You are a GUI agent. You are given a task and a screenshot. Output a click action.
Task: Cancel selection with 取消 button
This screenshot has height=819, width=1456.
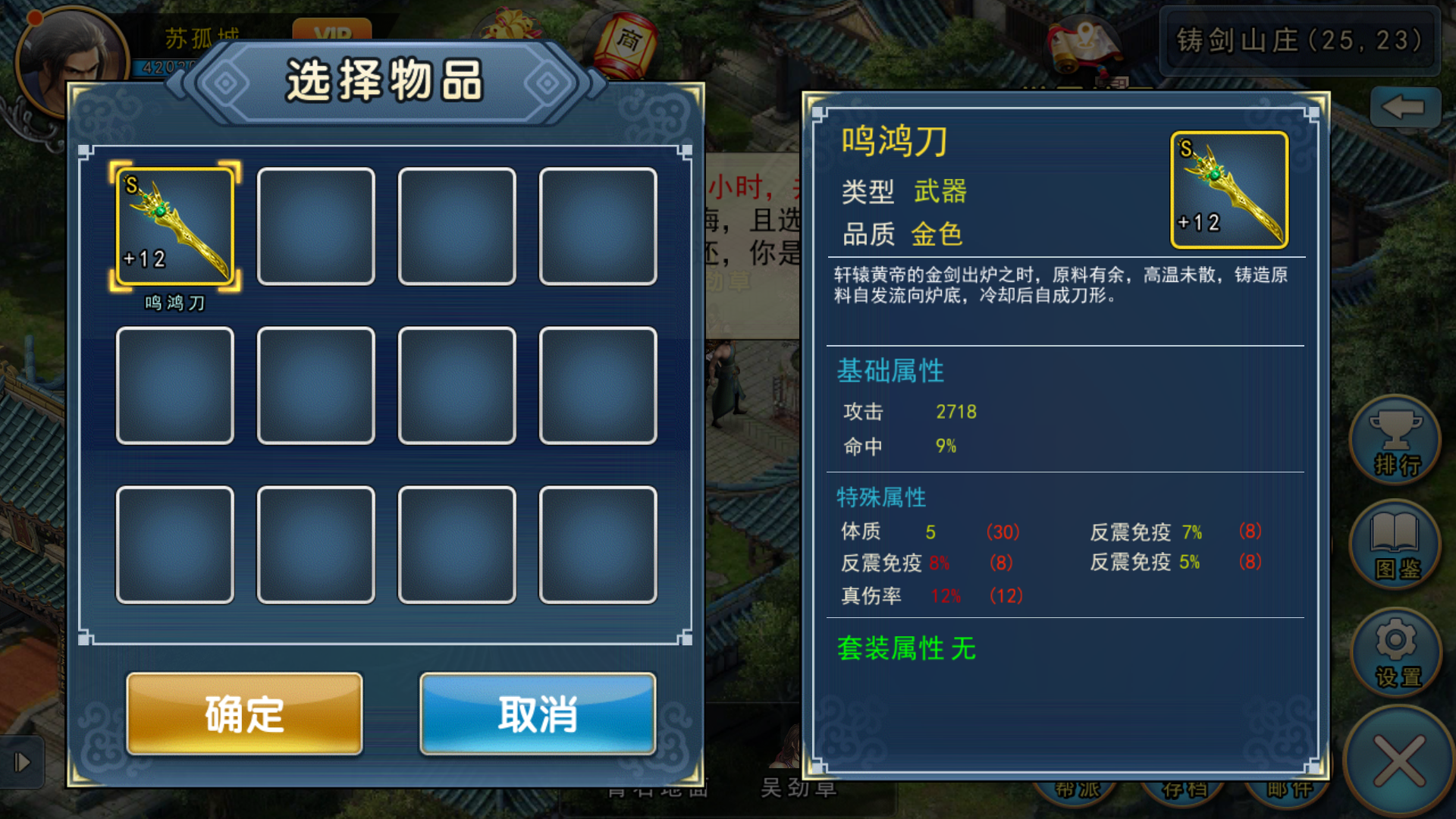click(538, 713)
